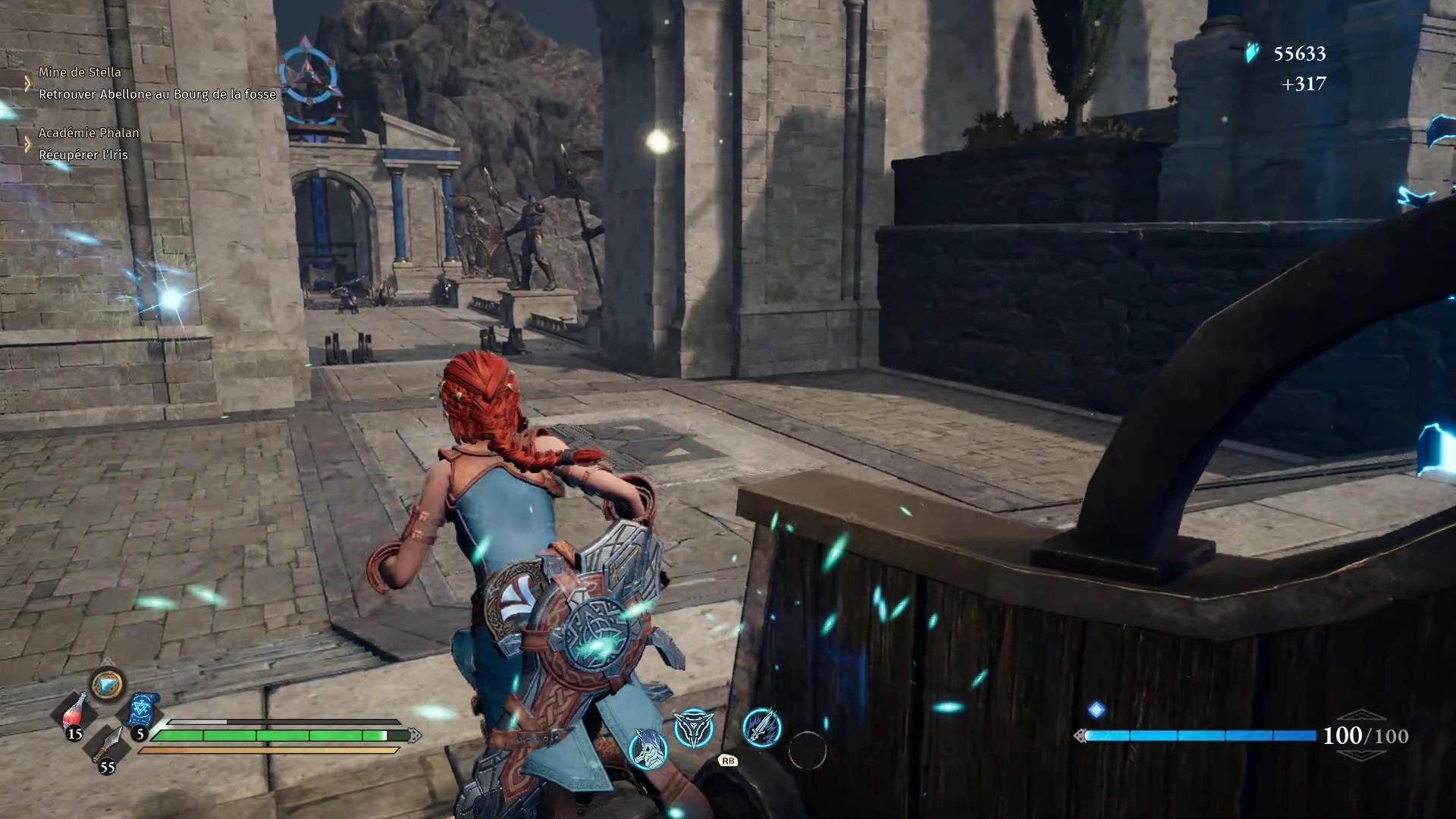The image size is (1456, 819).
Task: Open the Mine de Stella quest entry
Action: pyautogui.click(x=80, y=72)
